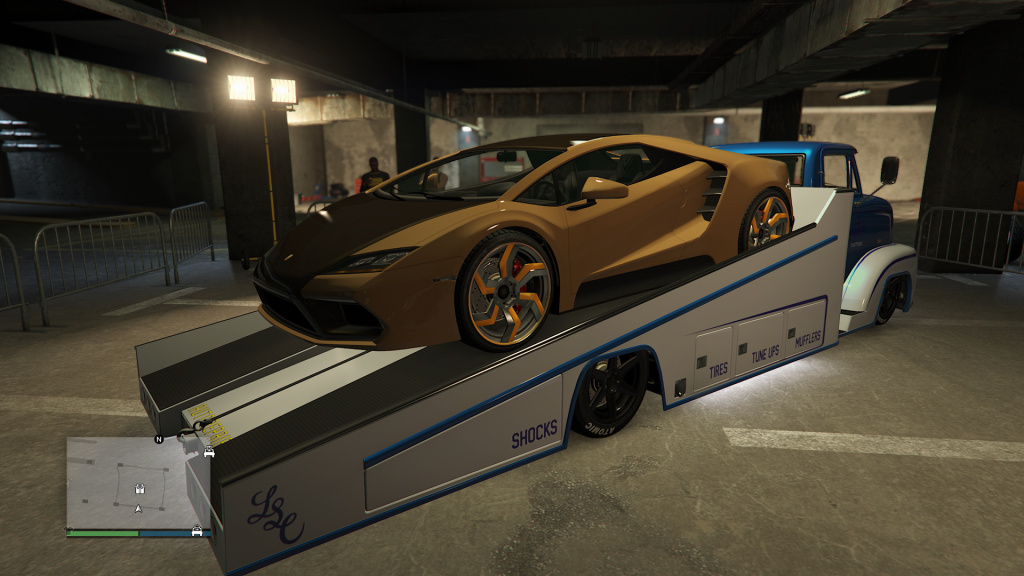The image size is (1024, 576).
Task: Select the north compass marker on minimap
Action: coord(158,438)
